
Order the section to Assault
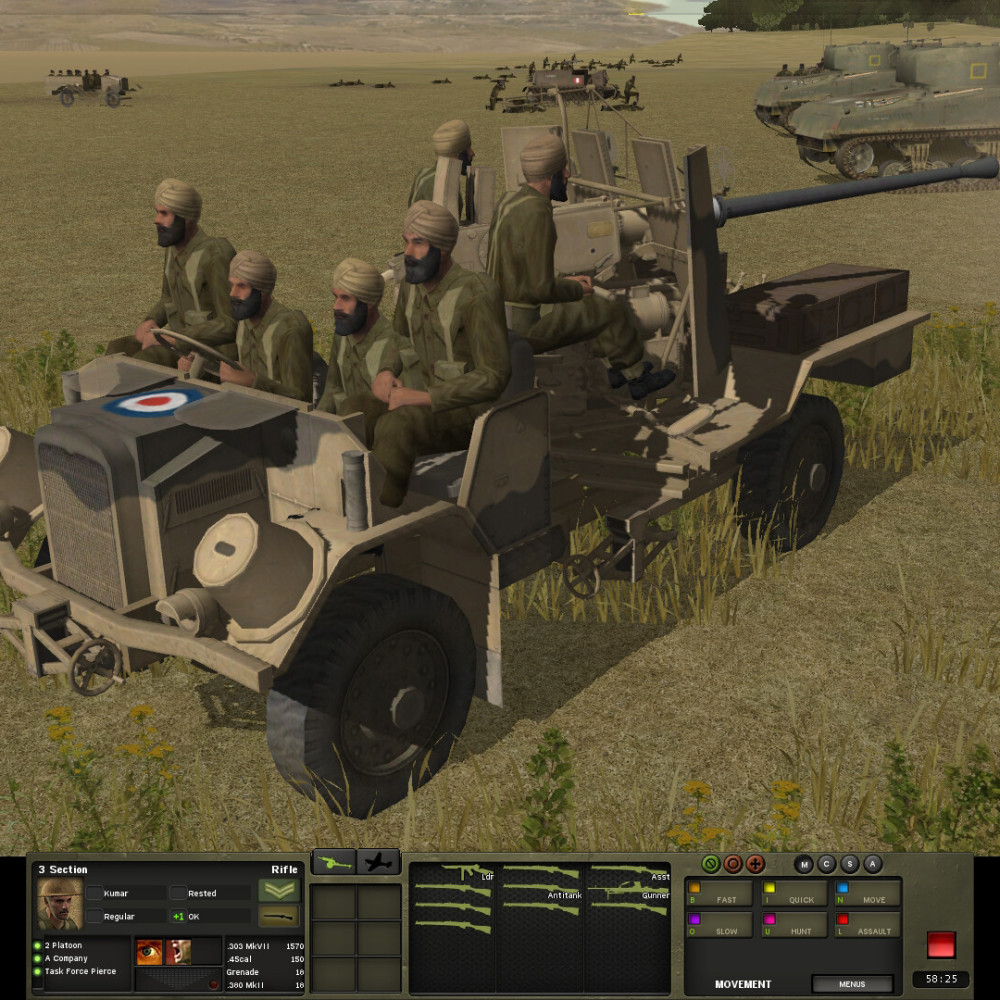point(867,924)
